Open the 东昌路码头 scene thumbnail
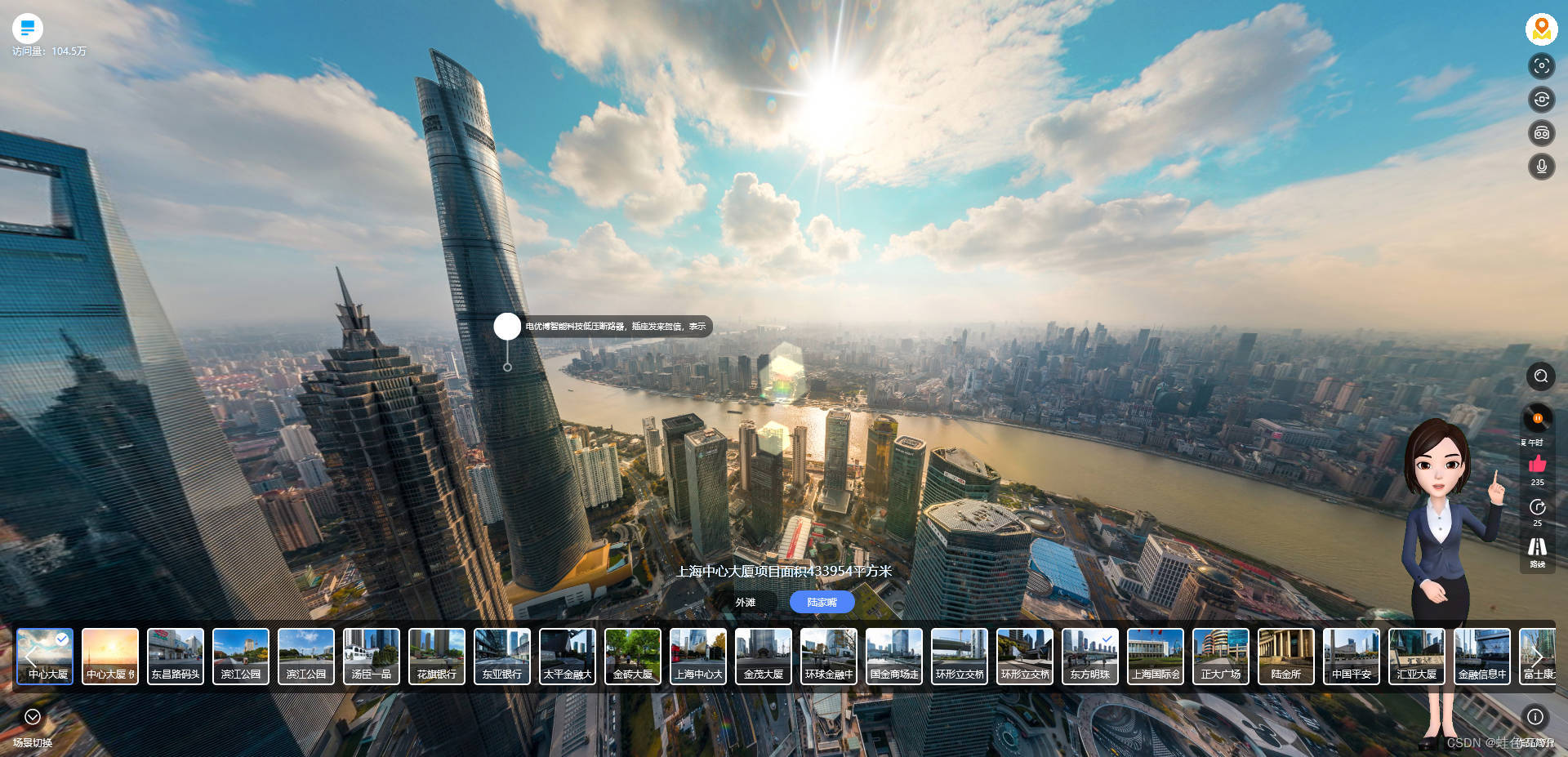1568x757 pixels. [176, 656]
